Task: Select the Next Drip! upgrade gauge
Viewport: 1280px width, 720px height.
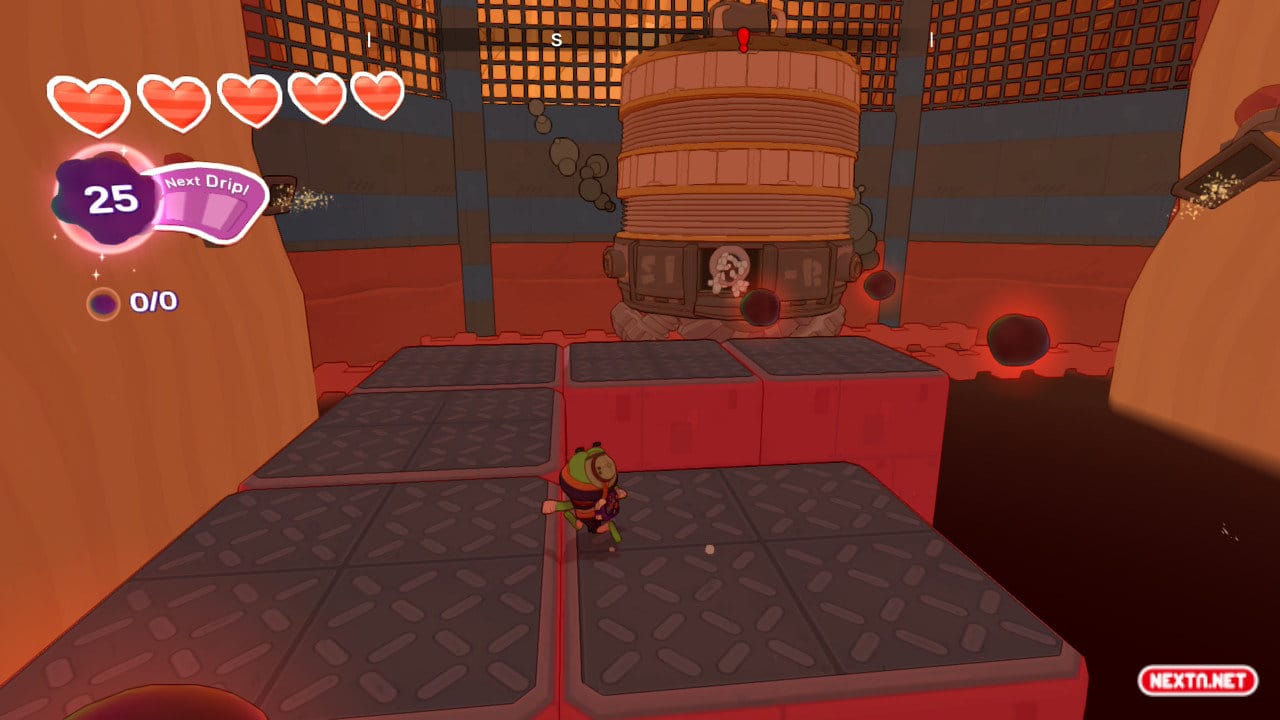Action: click(x=208, y=202)
